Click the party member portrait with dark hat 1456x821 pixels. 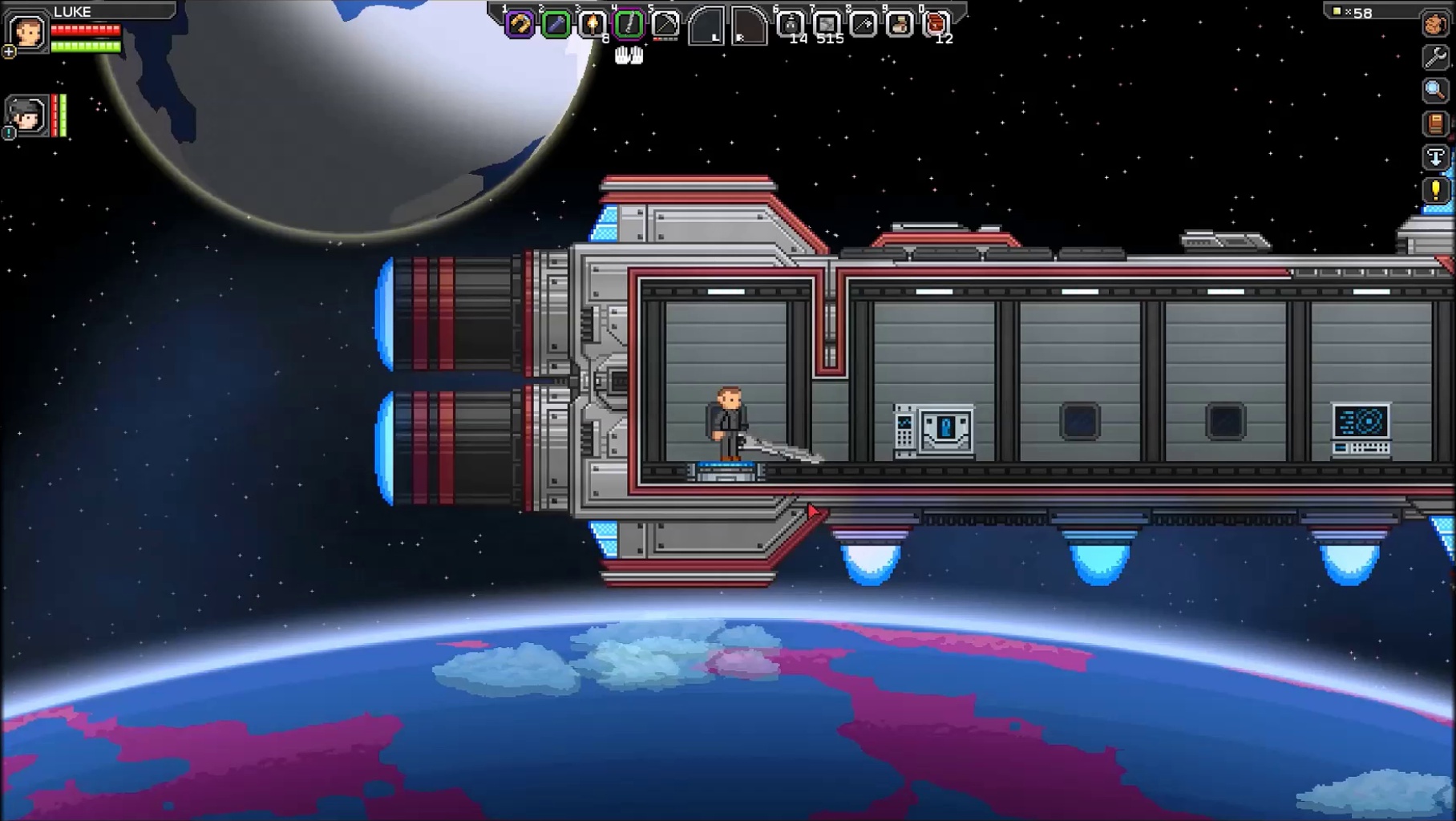point(26,115)
